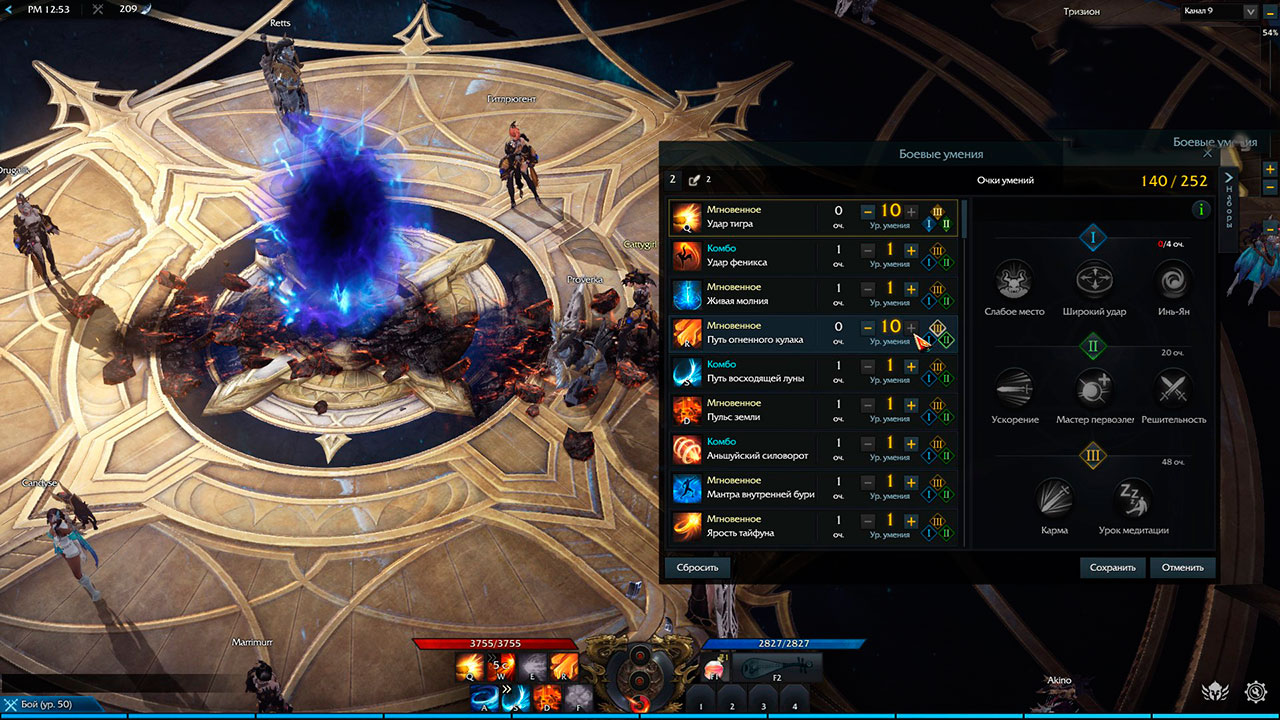Decrease Удар тигра skill level
1280x720 pixels.
pyautogui.click(x=867, y=212)
